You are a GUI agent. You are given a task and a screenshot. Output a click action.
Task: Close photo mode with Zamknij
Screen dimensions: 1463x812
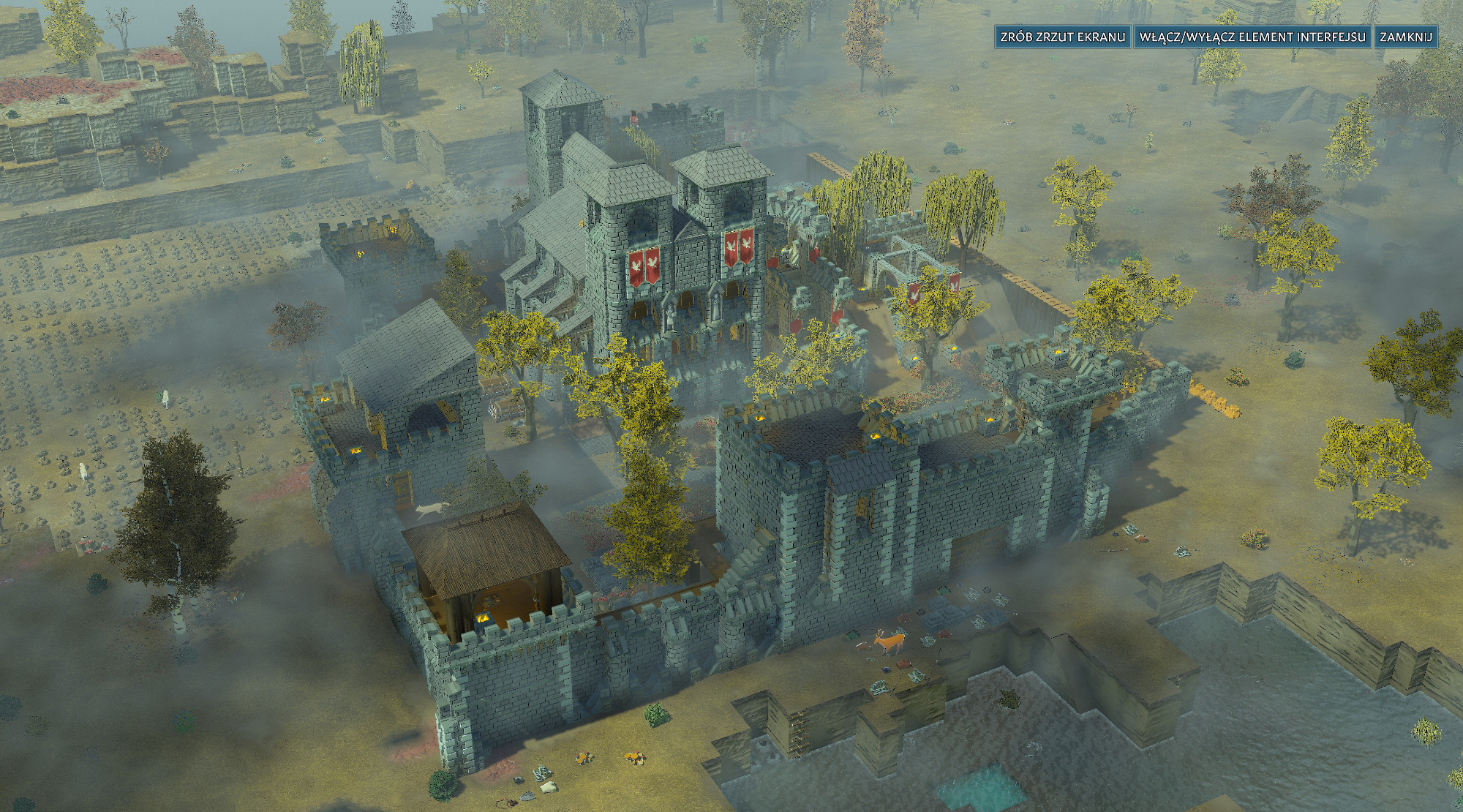(x=1406, y=37)
